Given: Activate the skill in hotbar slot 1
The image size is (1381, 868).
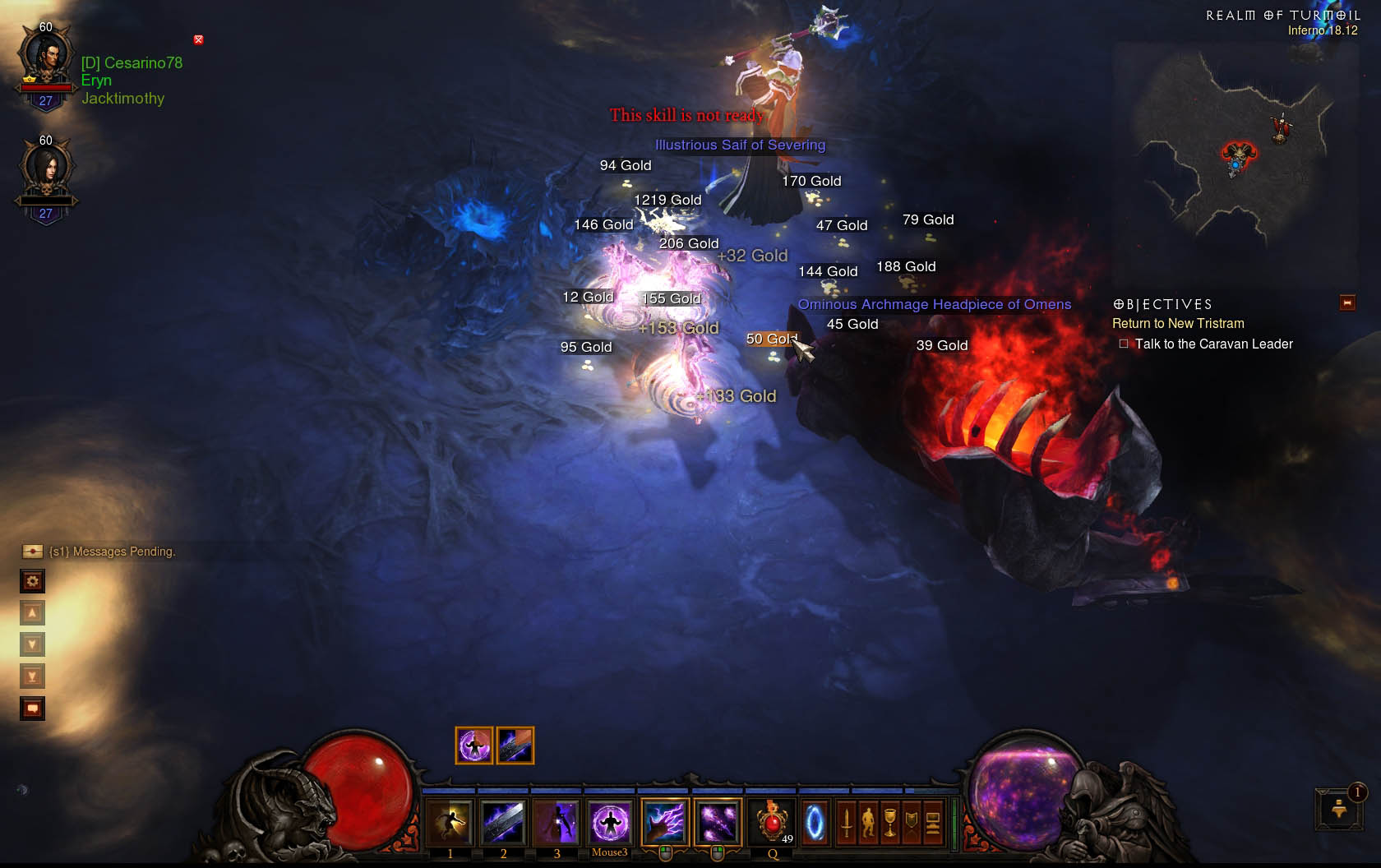Looking at the screenshot, I should [450, 822].
